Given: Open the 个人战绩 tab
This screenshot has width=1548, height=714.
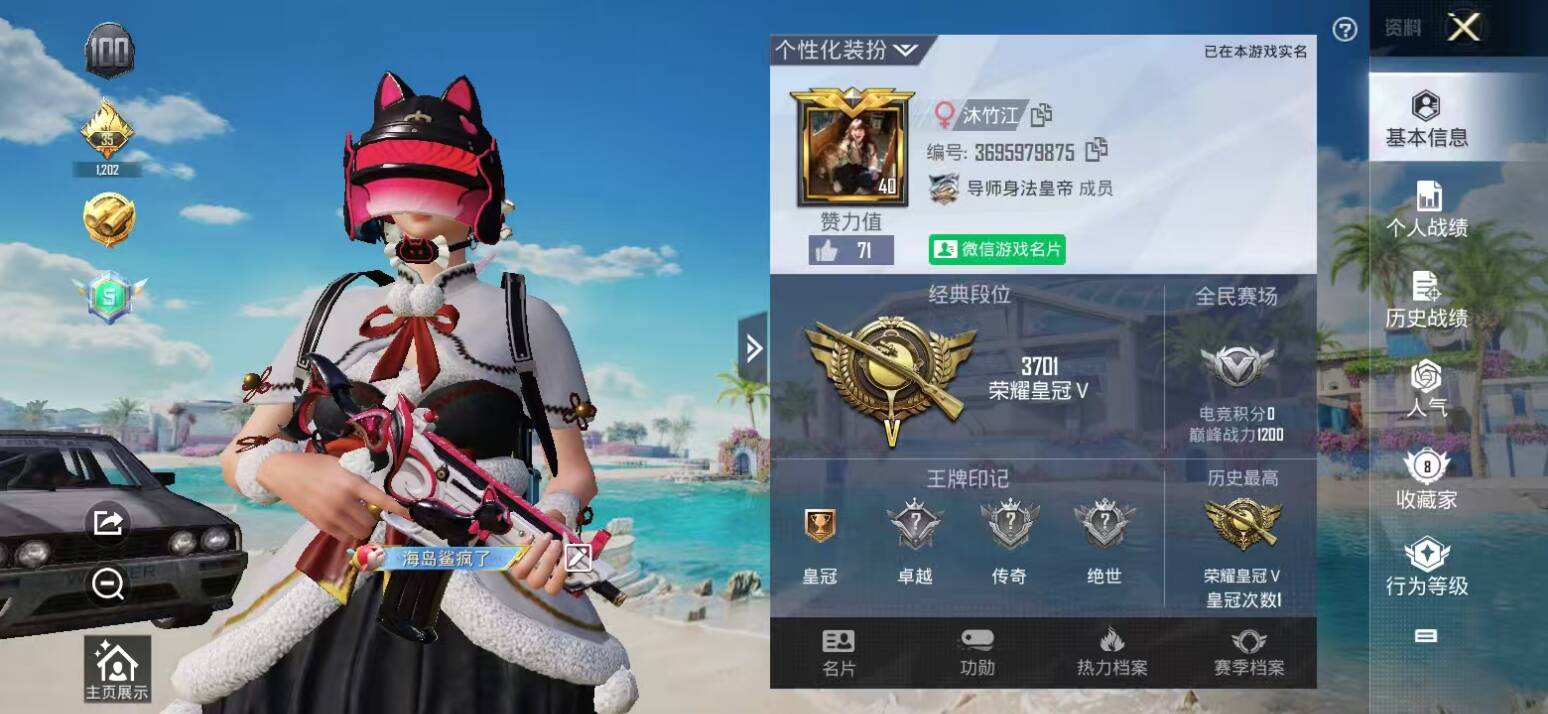Looking at the screenshot, I should click(x=1426, y=210).
